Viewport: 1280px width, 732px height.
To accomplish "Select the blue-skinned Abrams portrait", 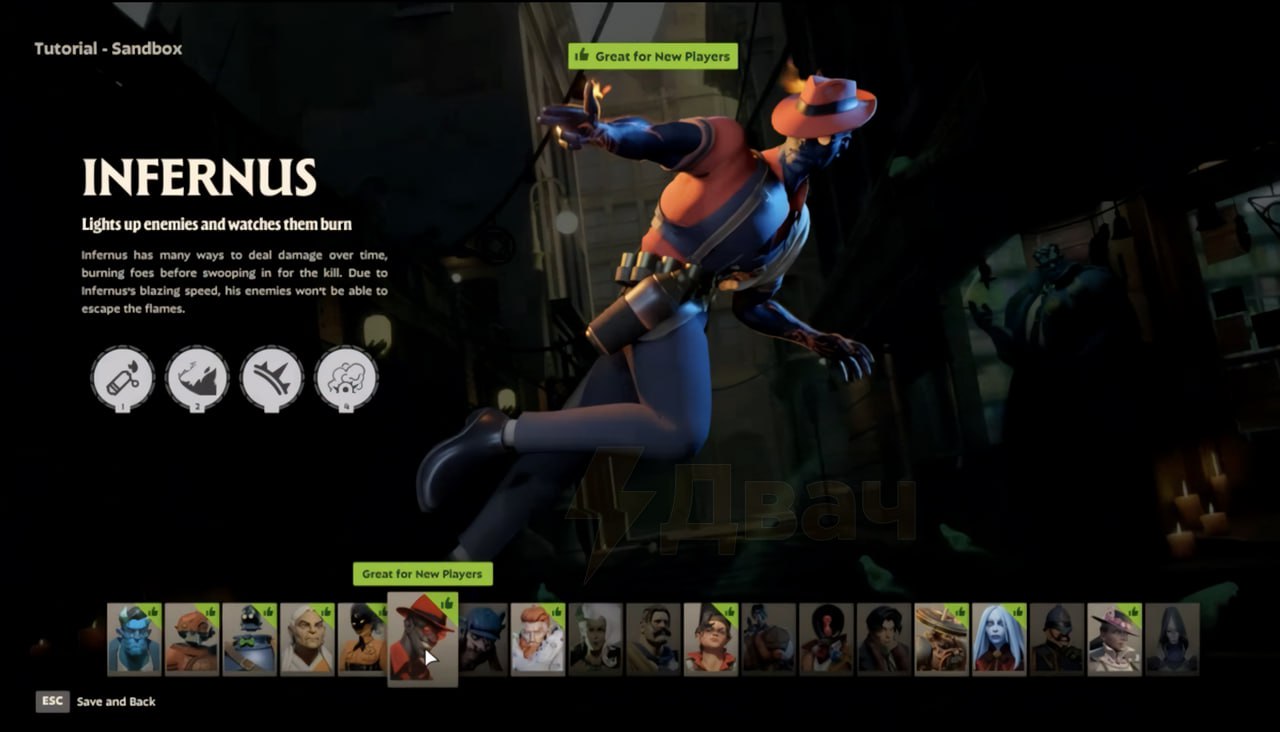I will tap(134, 638).
